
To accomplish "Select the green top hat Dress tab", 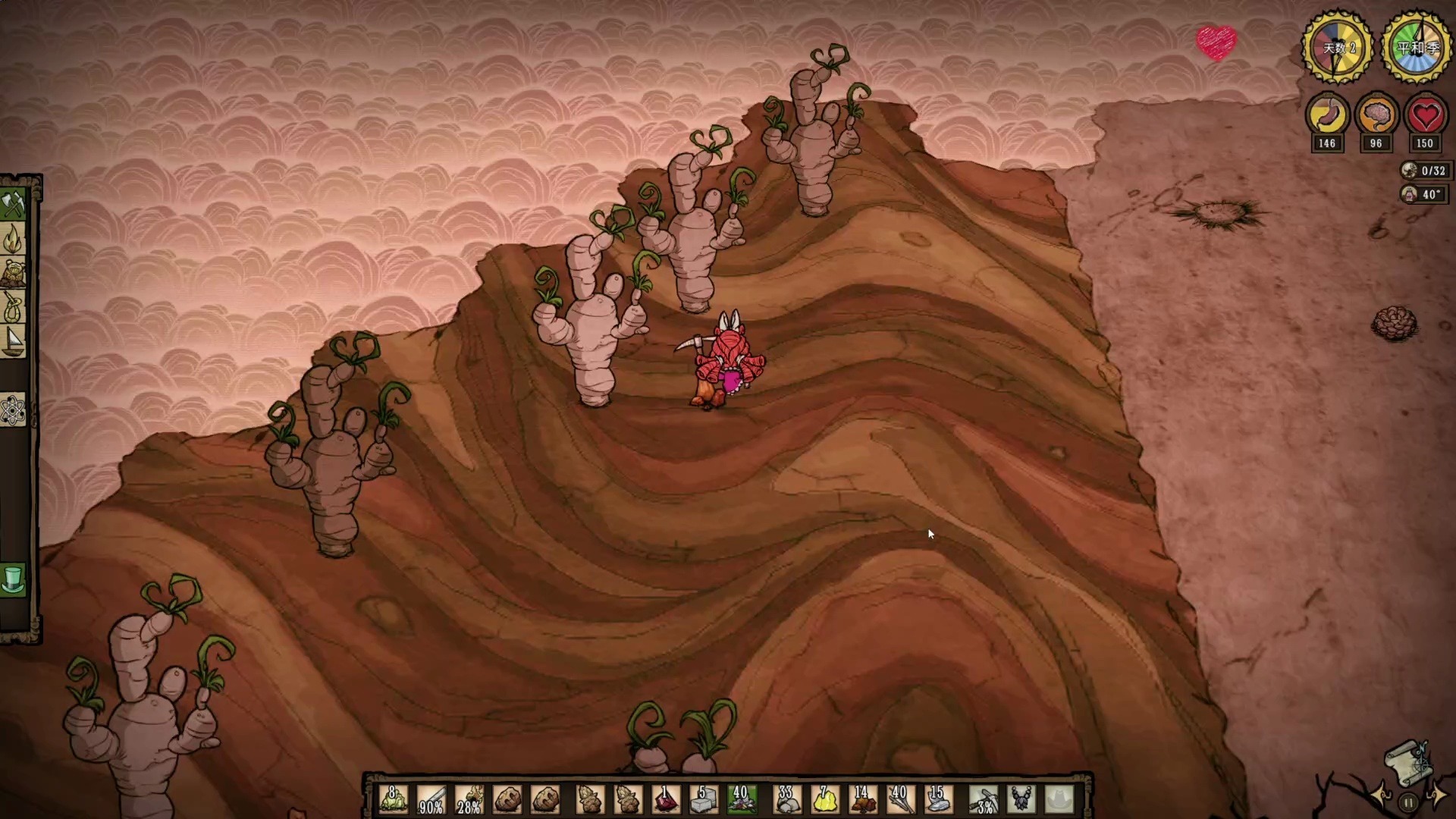I will 14,580.
